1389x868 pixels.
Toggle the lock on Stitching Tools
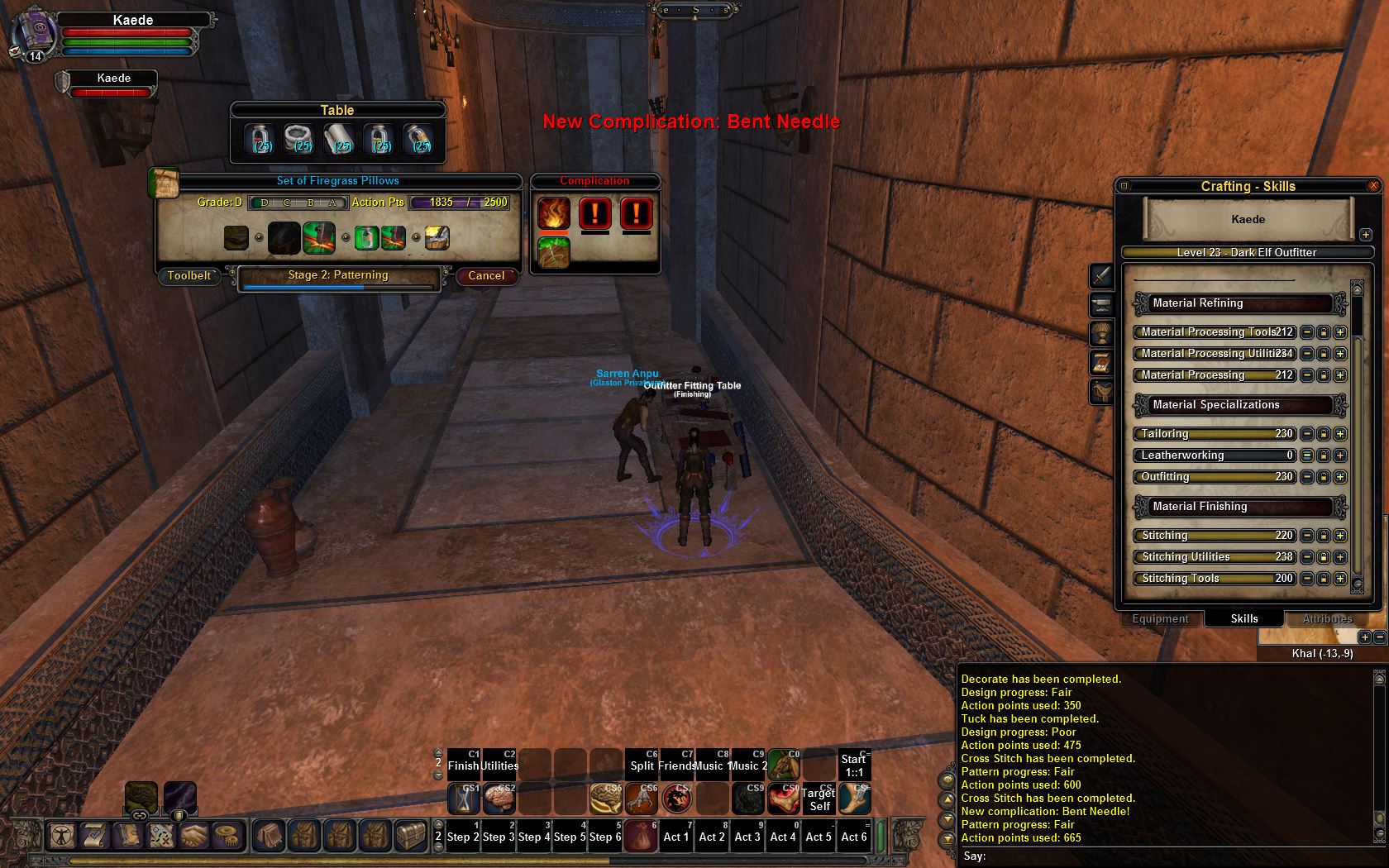[1324, 579]
